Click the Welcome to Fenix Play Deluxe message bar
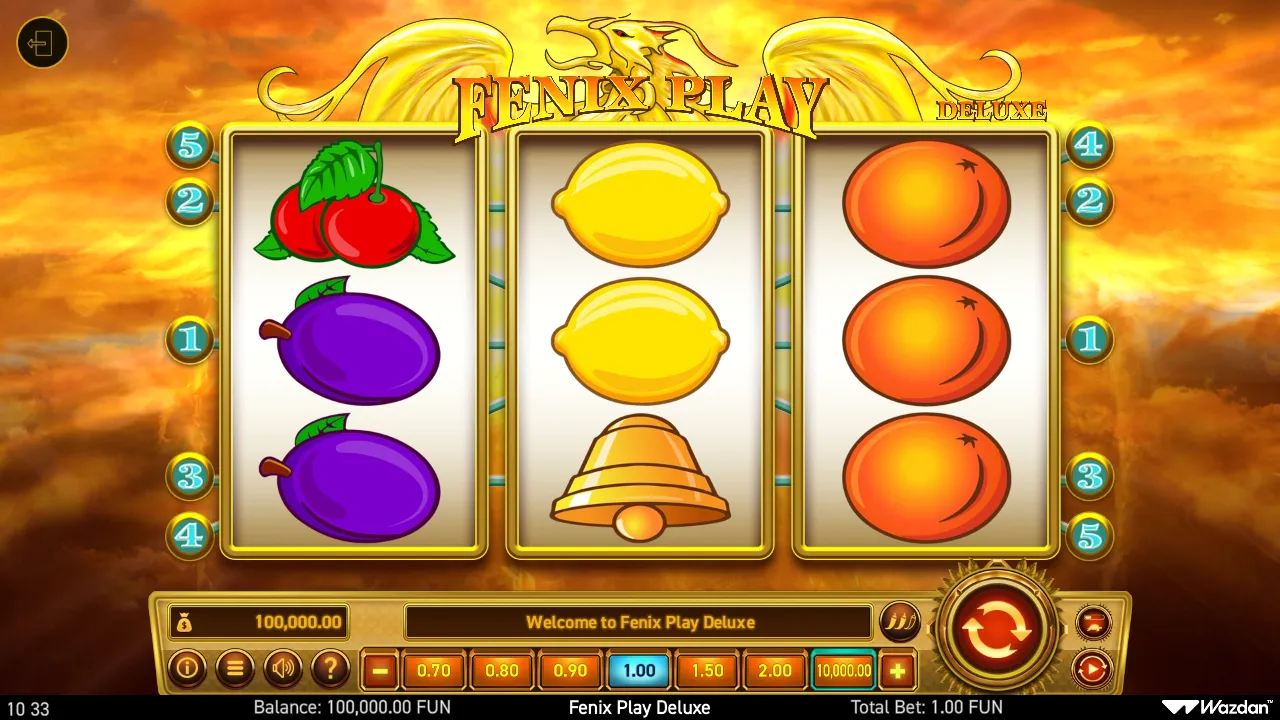The image size is (1280, 720). [x=639, y=622]
